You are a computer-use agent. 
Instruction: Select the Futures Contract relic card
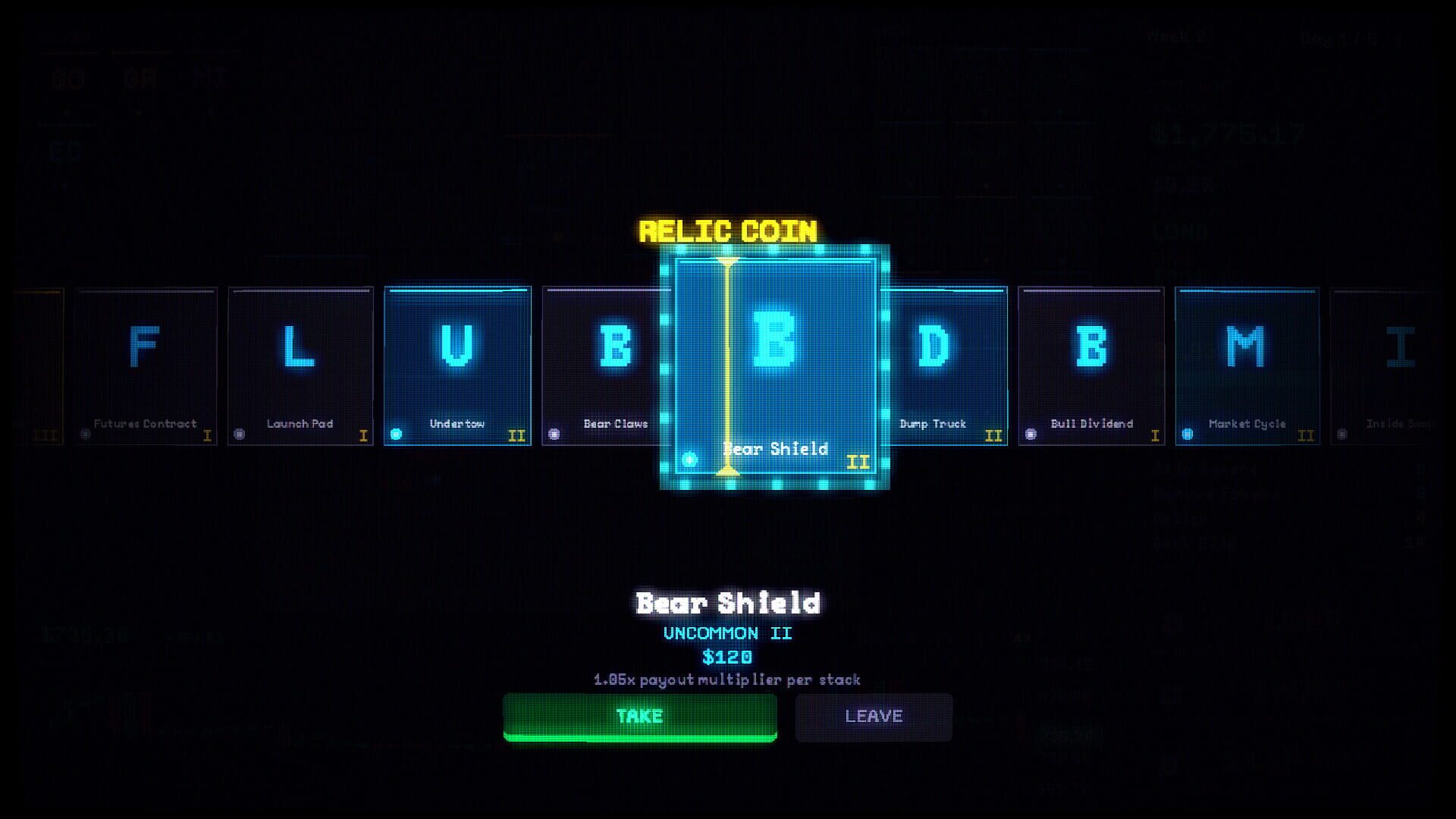point(146,364)
